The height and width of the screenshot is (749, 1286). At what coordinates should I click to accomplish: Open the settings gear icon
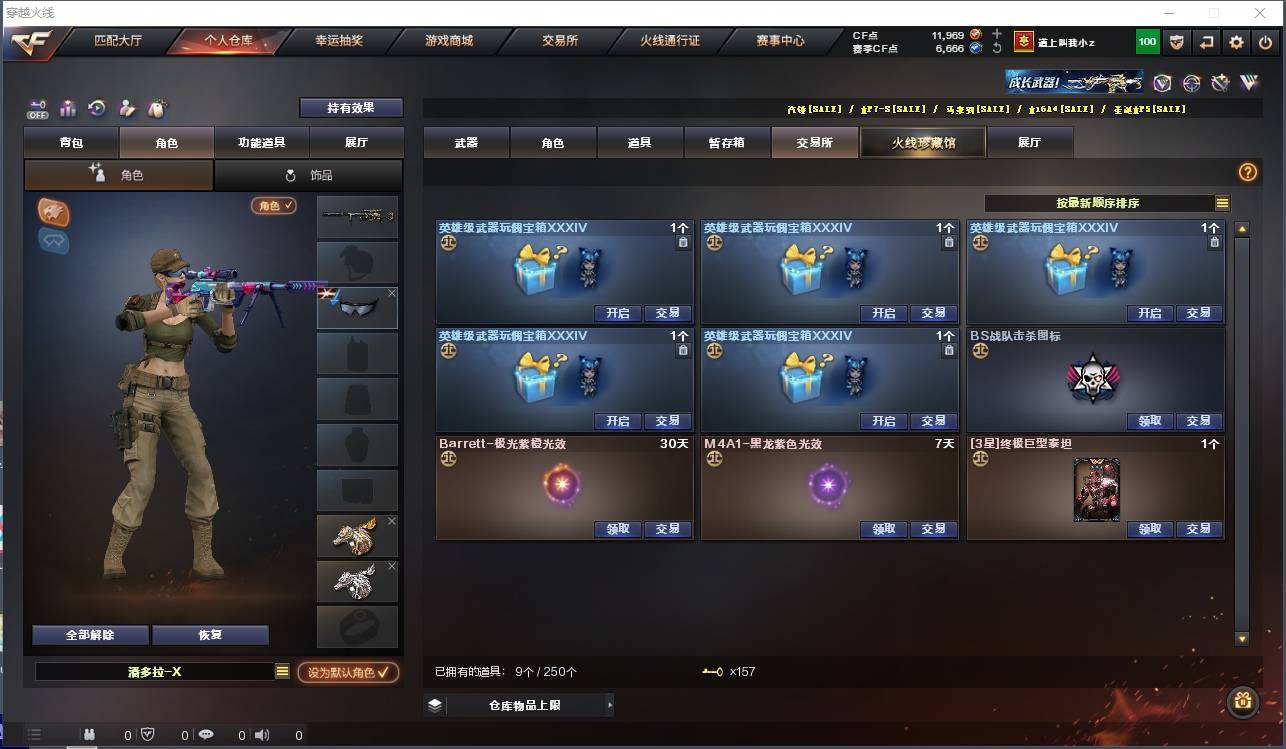tap(1237, 42)
